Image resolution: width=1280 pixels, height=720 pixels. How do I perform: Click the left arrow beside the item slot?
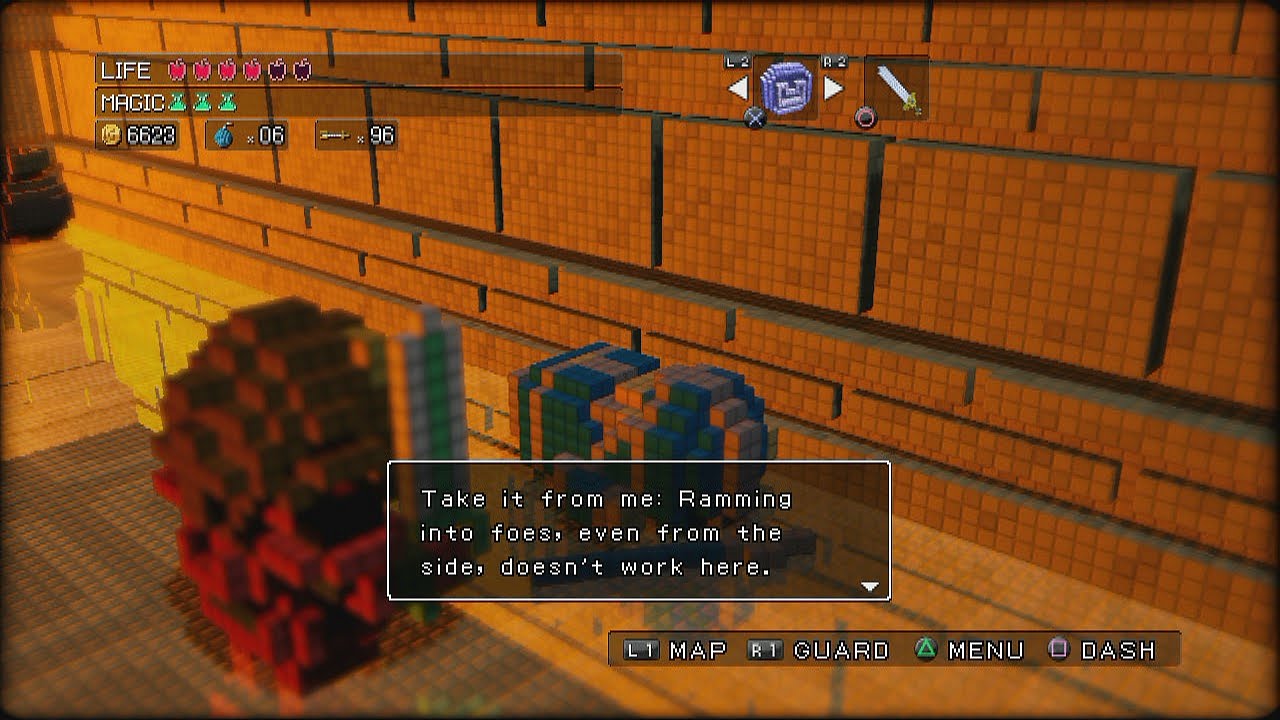739,88
